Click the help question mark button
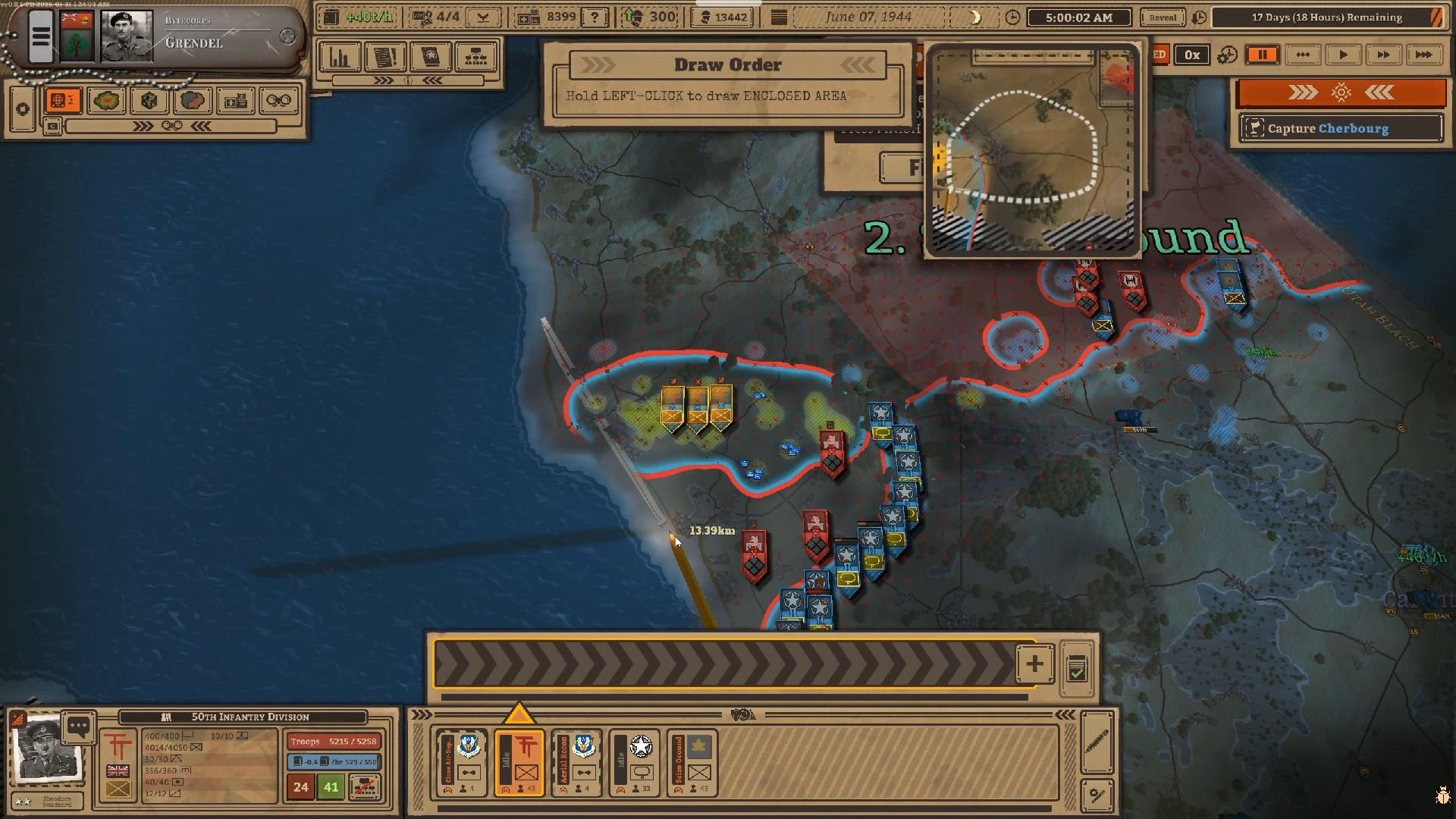The height and width of the screenshot is (819, 1456). [595, 17]
